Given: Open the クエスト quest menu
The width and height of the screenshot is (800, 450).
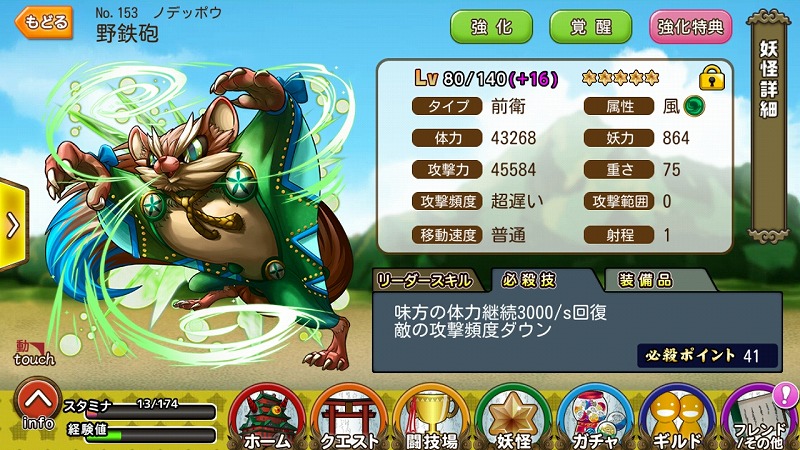Looking at the screenshot, I should 348,417.
